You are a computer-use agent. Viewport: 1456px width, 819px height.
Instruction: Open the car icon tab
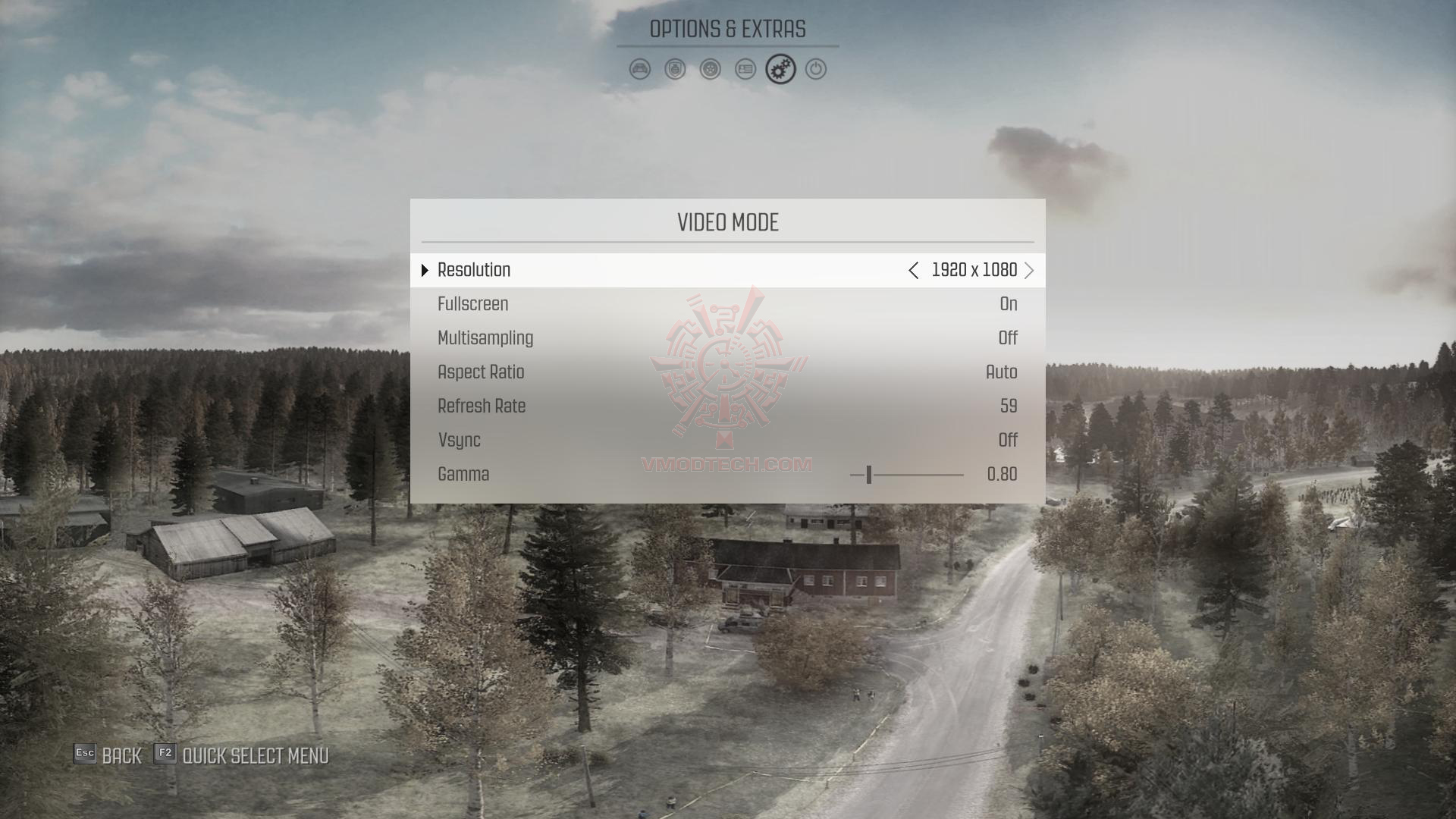640,70
